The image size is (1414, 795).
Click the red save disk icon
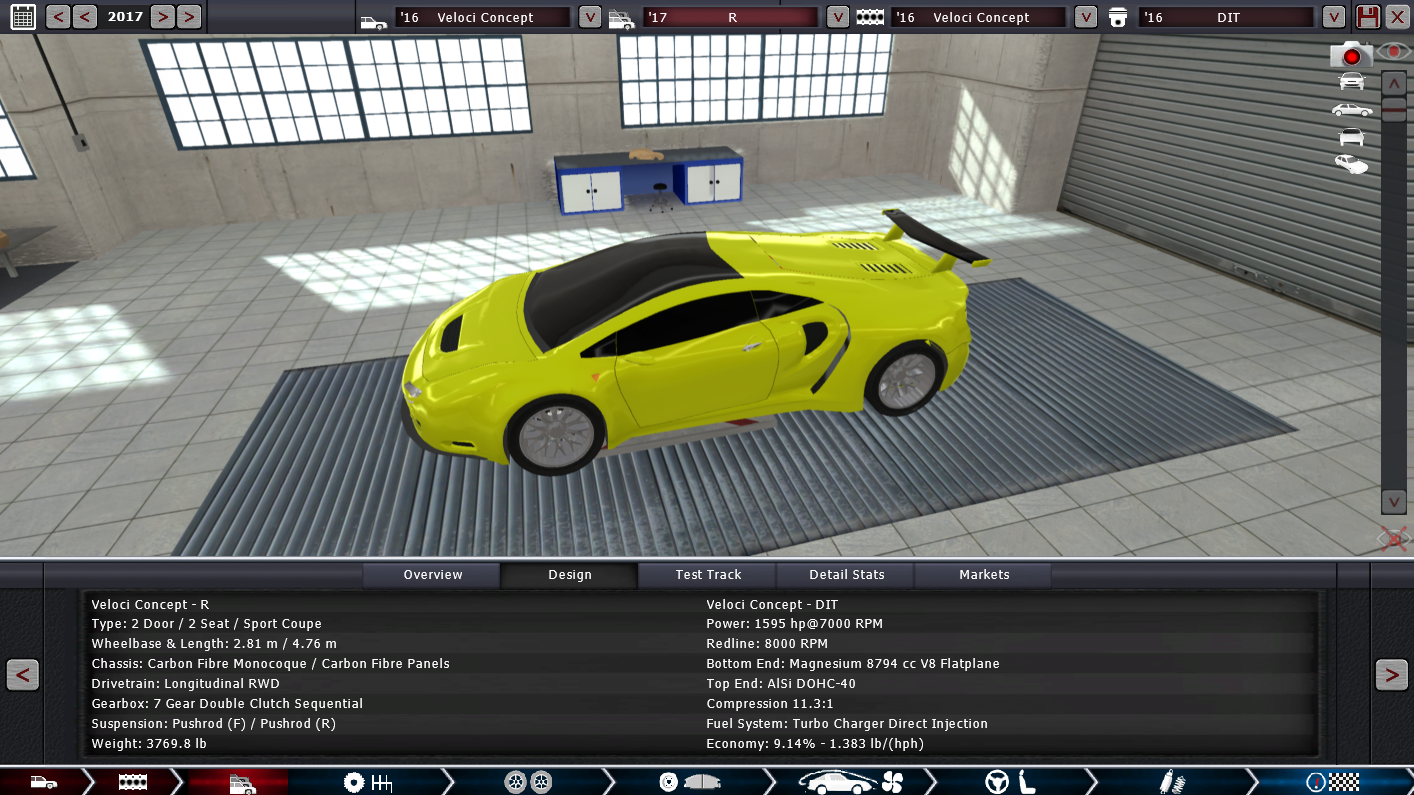(1367, 17)
